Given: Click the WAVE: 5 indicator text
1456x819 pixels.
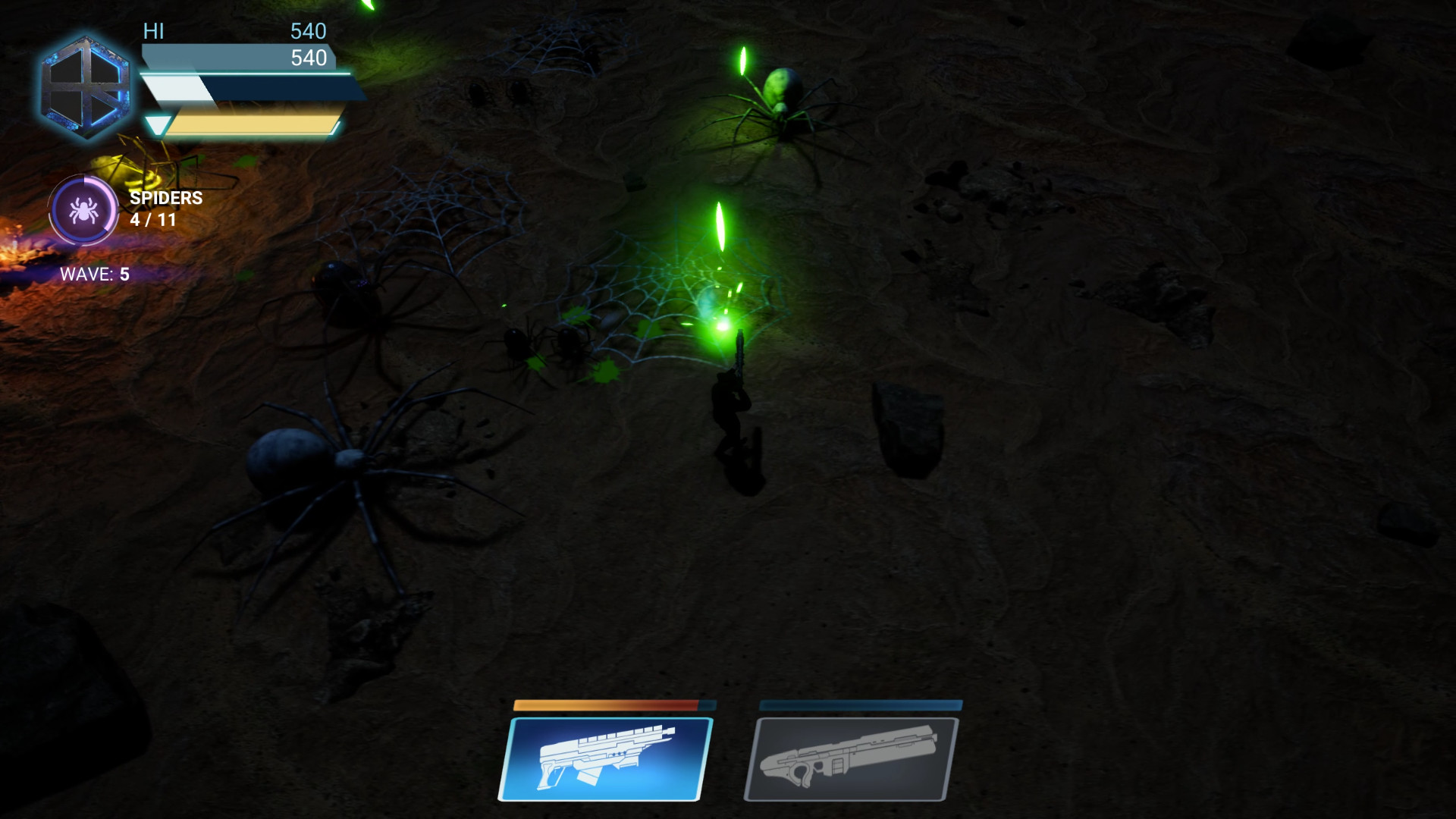Looking at the screenshot, I should coord(97,275).
